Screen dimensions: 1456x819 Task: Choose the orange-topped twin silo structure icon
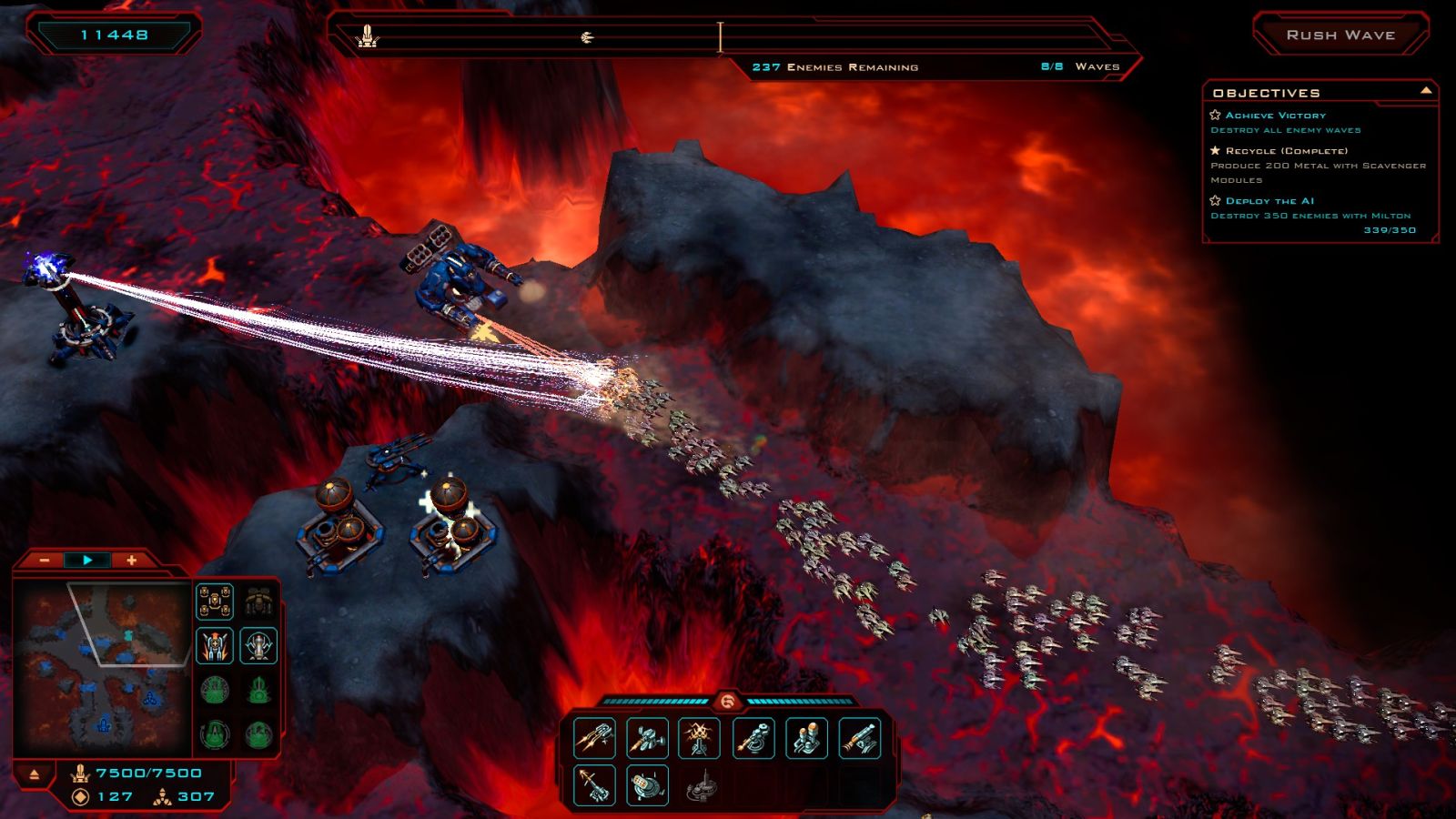806,738
